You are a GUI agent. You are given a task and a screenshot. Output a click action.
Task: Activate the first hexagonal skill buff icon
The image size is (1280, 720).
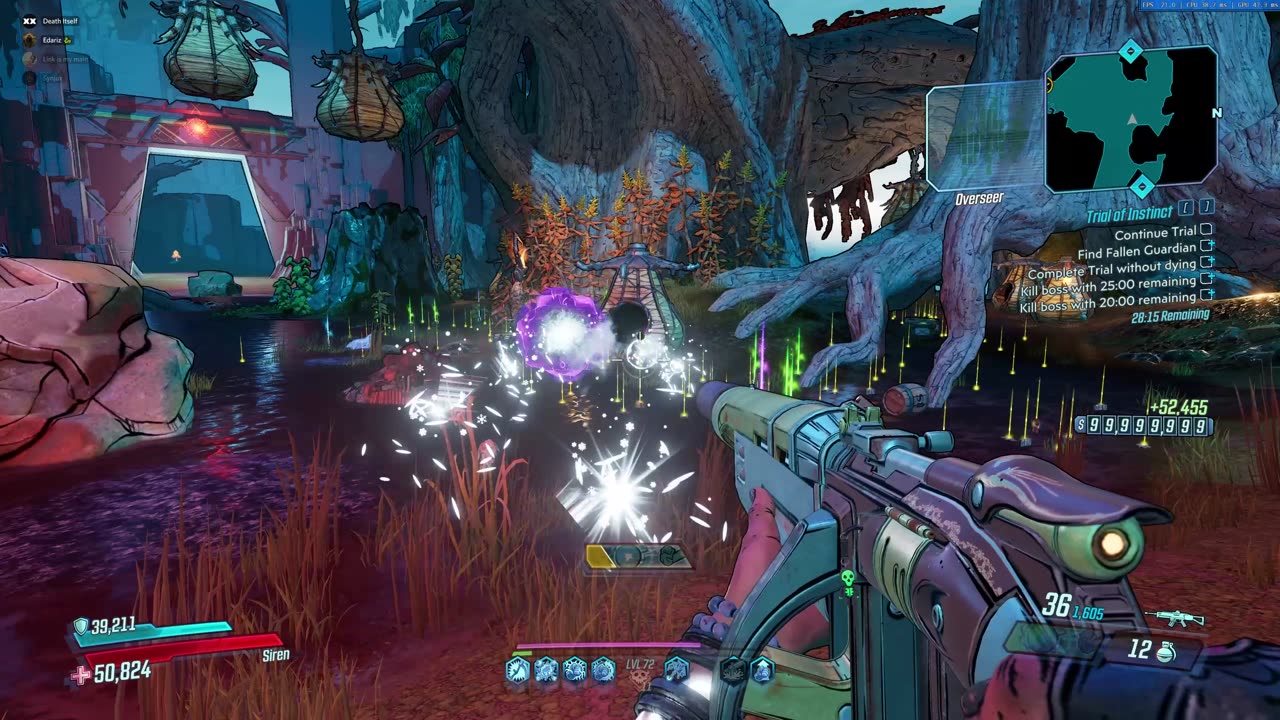[517, 670]
